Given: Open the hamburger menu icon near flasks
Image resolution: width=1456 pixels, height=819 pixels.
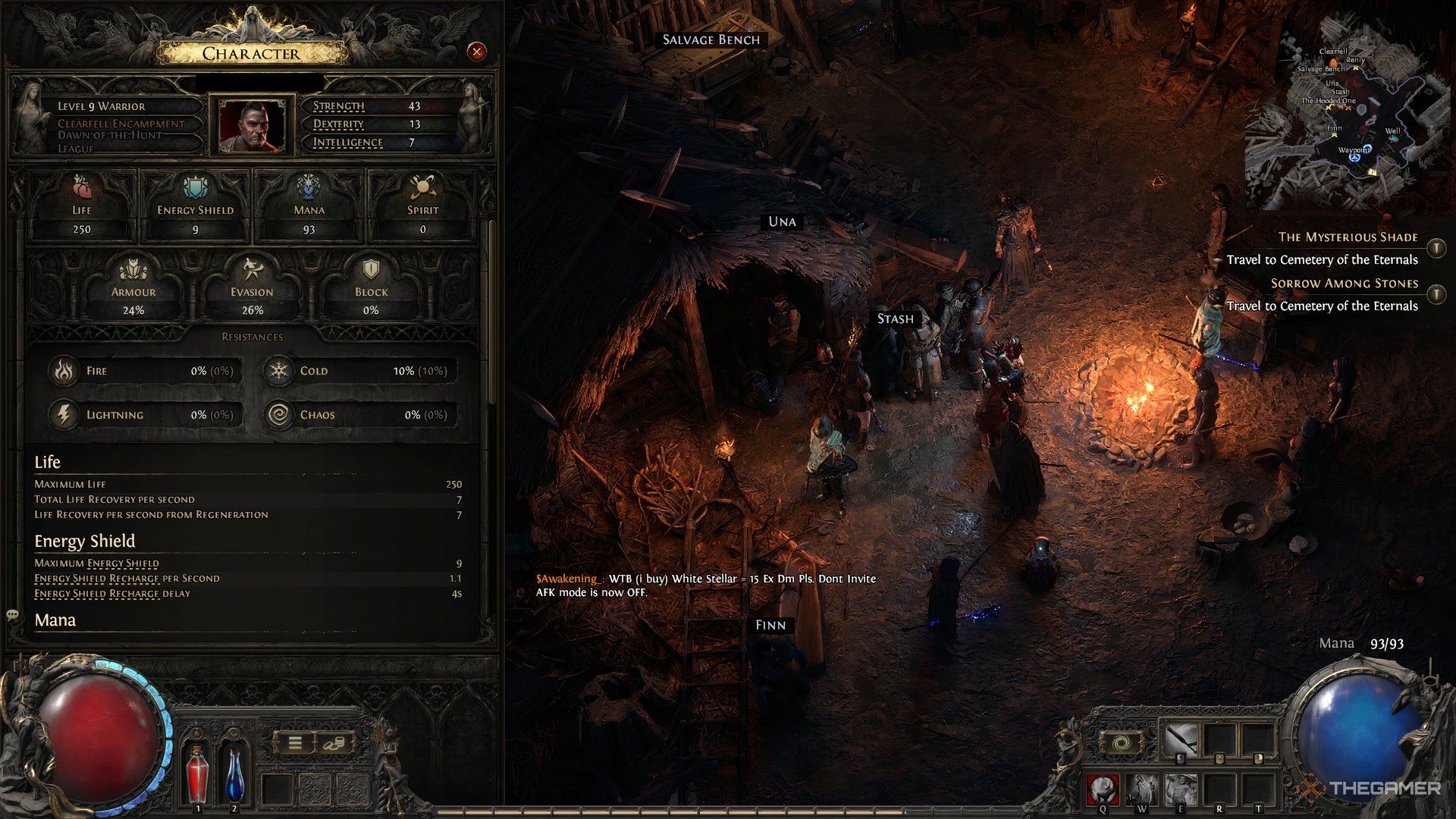Looking at the screenshot, I should 297,742.
